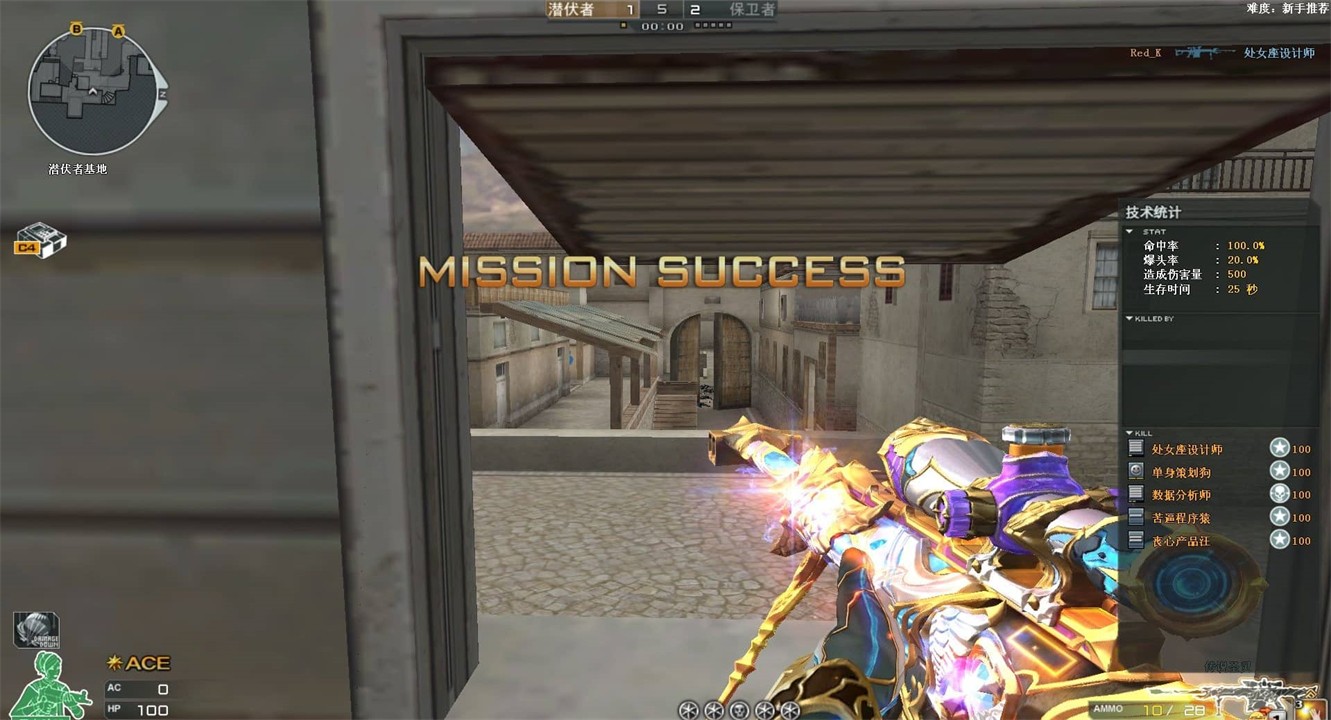Click the ACE badge icon
This screenshot has height=720, width=1331.
[x=140, y=662]
